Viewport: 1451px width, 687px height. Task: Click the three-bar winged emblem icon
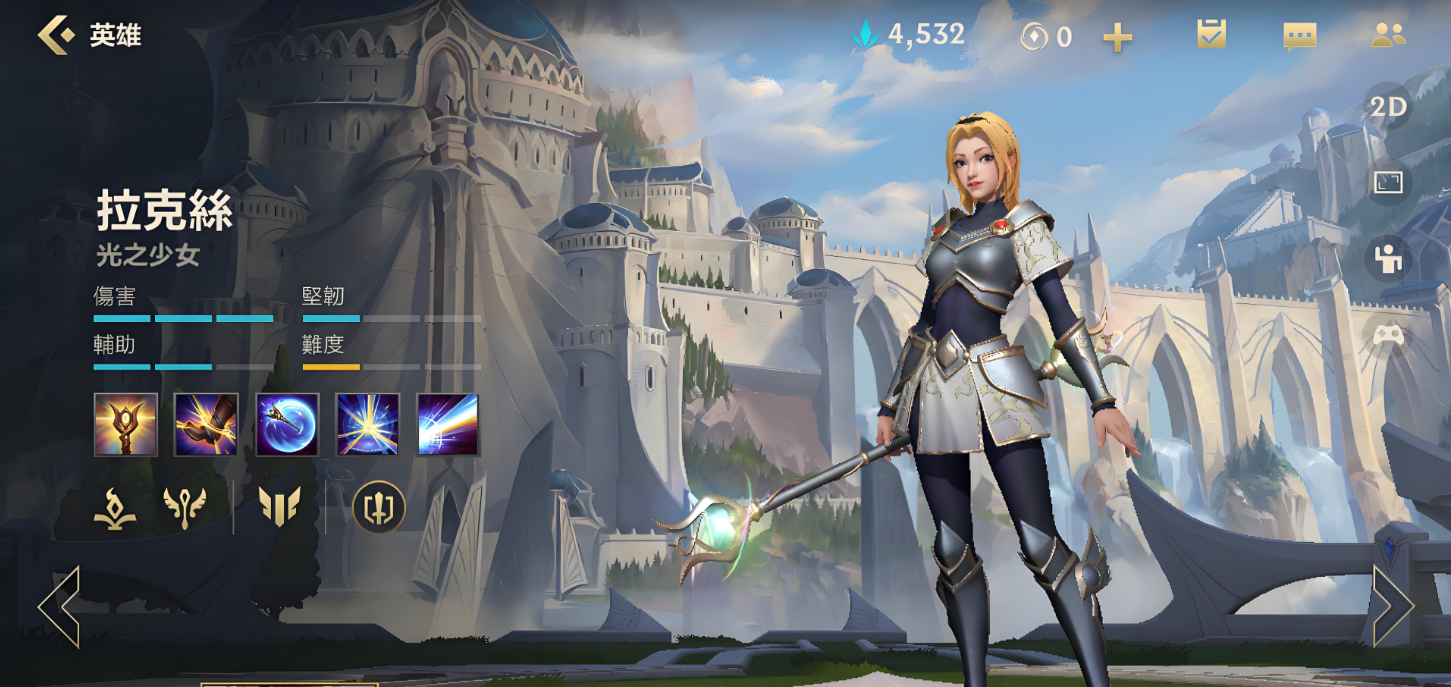[279, 508]
